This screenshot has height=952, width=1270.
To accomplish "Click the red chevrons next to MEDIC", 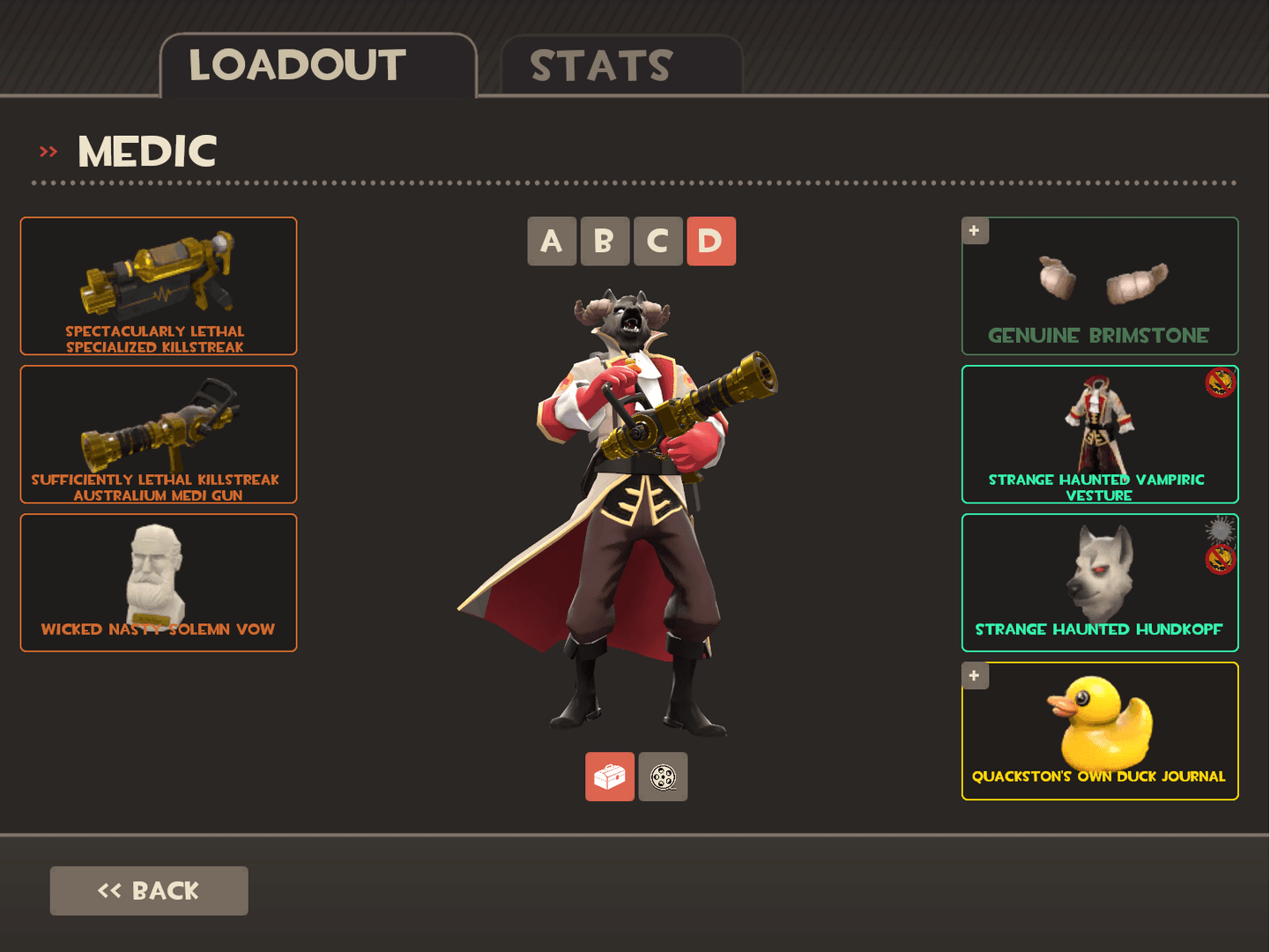I will [47, 150].
